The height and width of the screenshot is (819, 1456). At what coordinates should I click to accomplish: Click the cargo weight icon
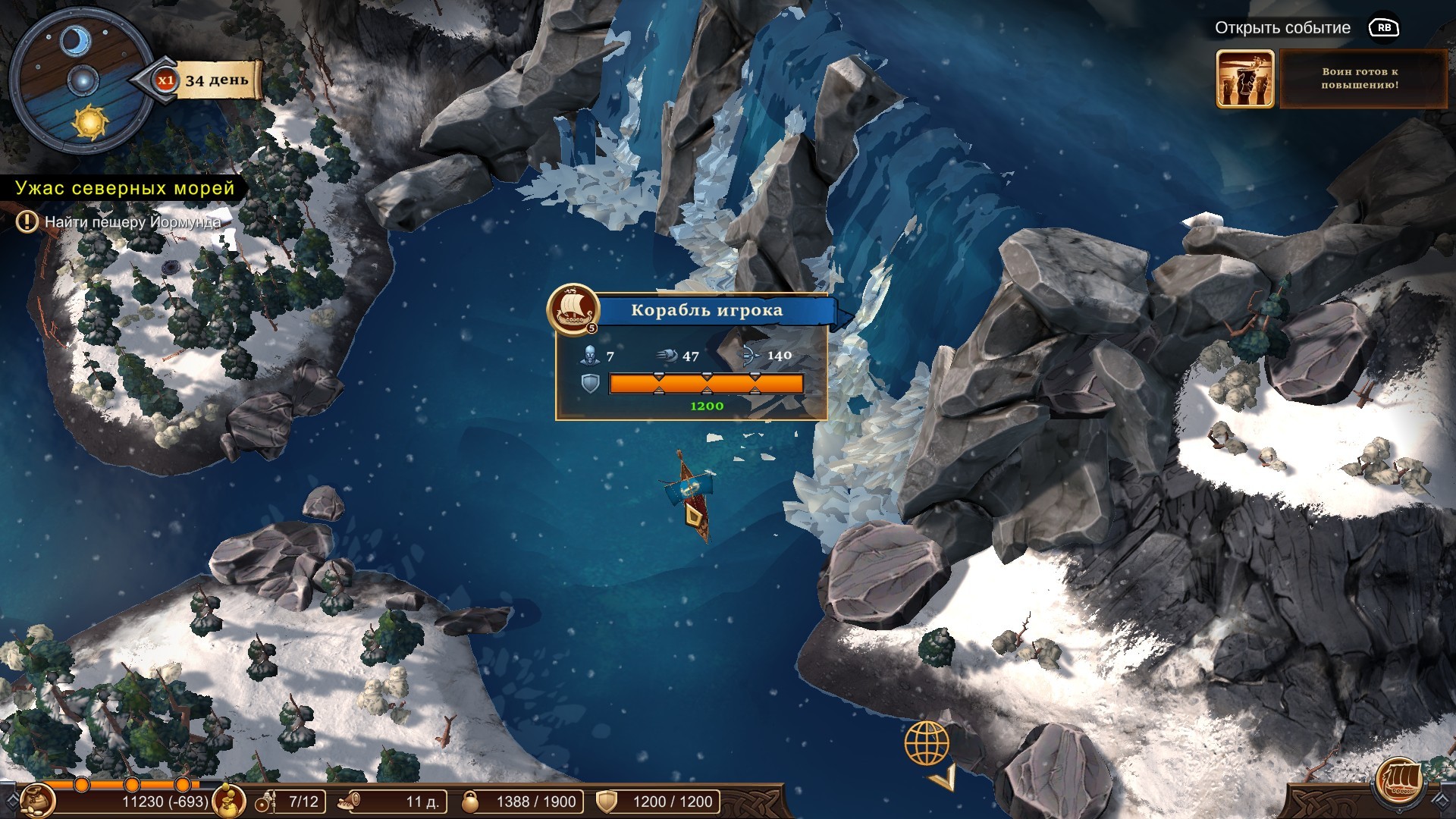click(x=472, y=802)
